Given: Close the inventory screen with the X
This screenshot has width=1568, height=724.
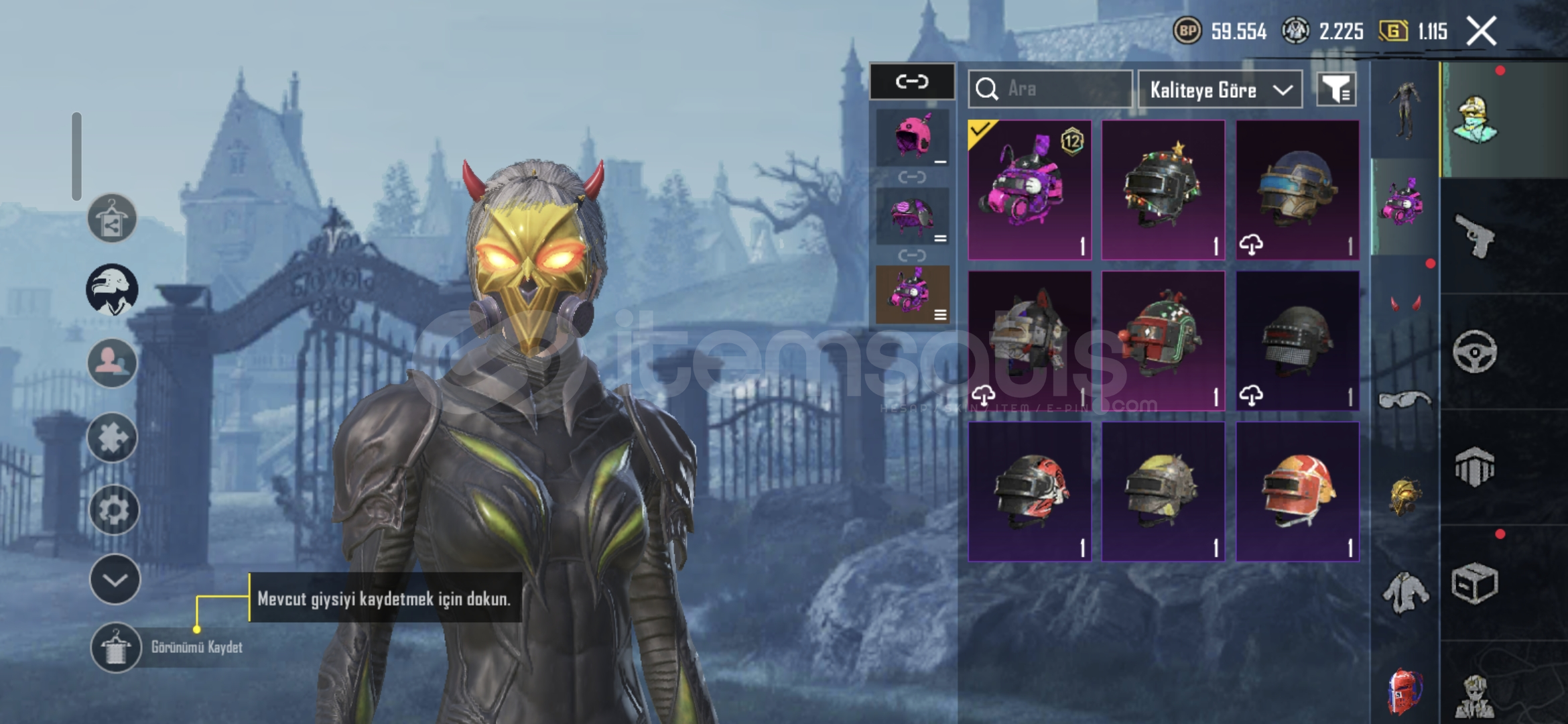Looking at the screenshot, I should click(1481, 32).
